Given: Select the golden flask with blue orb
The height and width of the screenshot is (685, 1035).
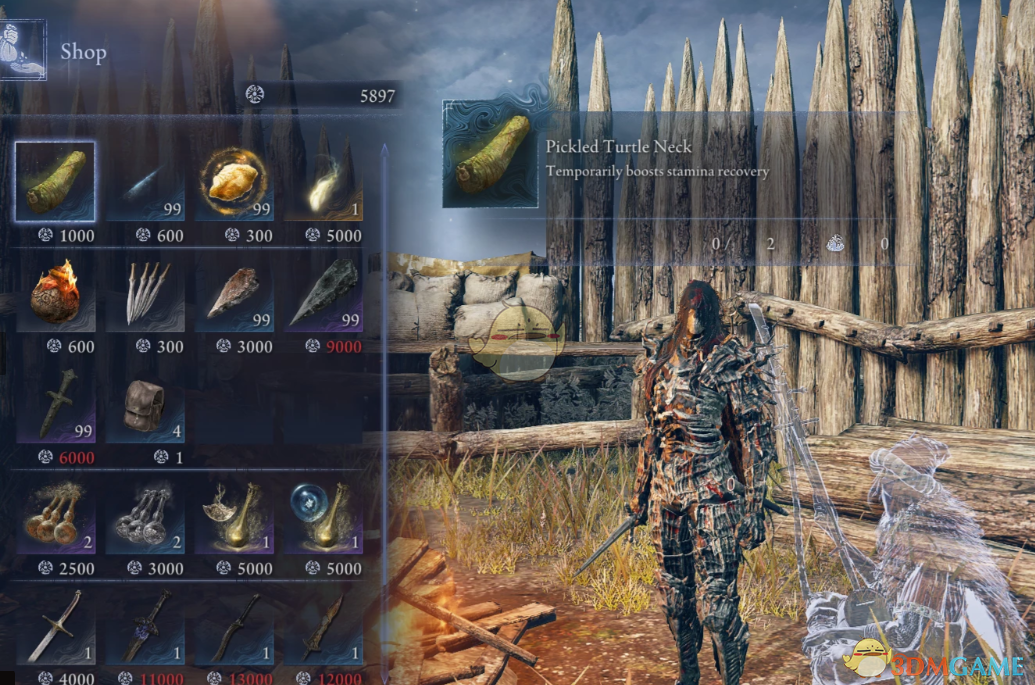Looking at the screenshot, I should pyautogui.click(x=325, y=516).
